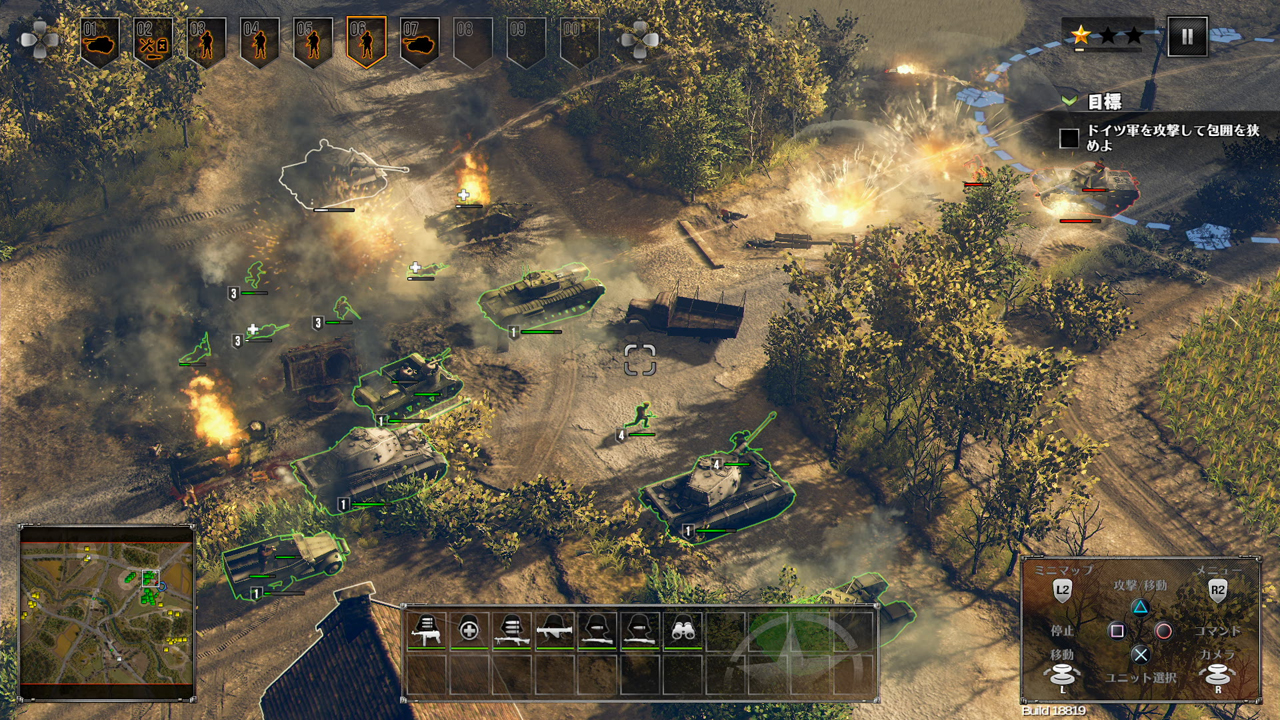The image size is (1280, 720).
Task: Select the binoculars scout unit slot
Action: (x=682, y=630)
